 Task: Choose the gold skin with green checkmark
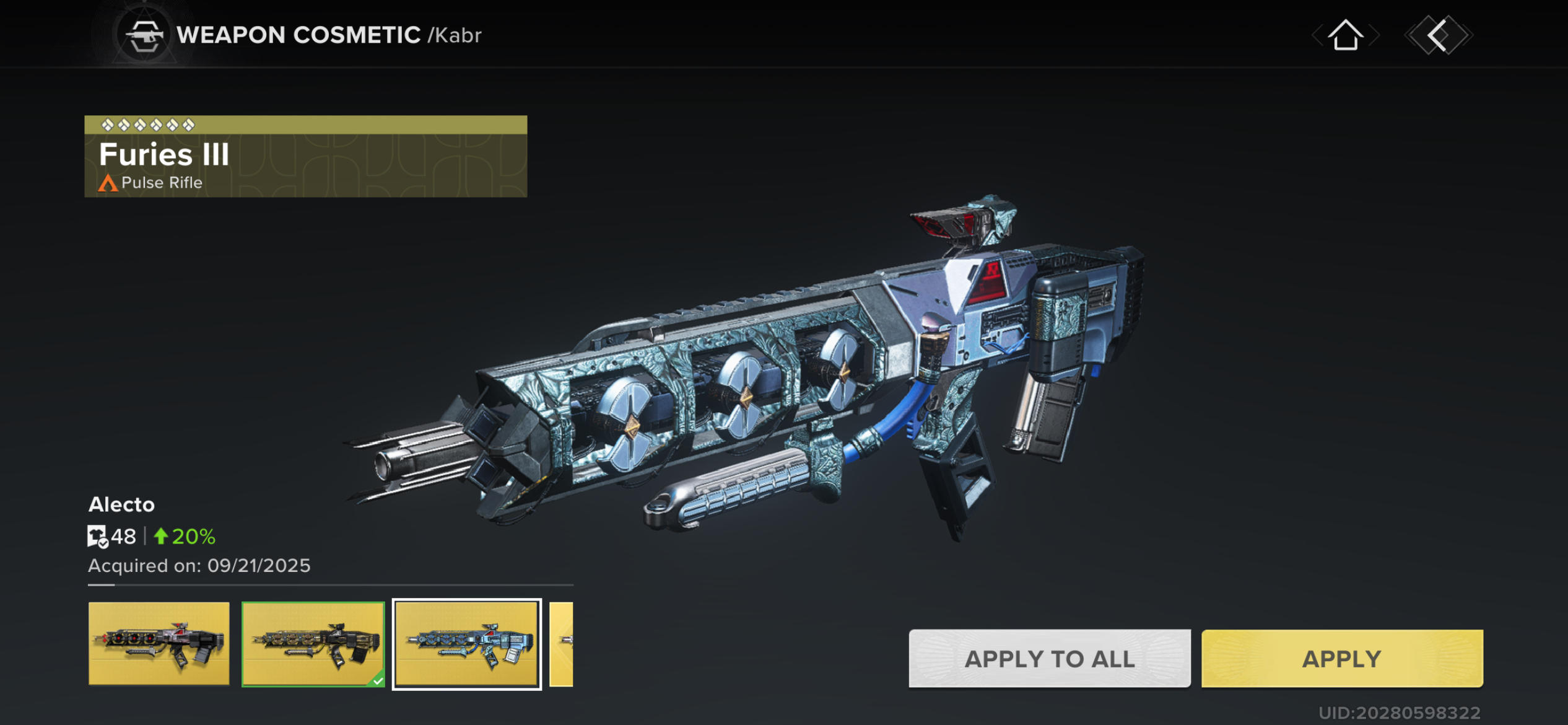[x=313, y=643]
